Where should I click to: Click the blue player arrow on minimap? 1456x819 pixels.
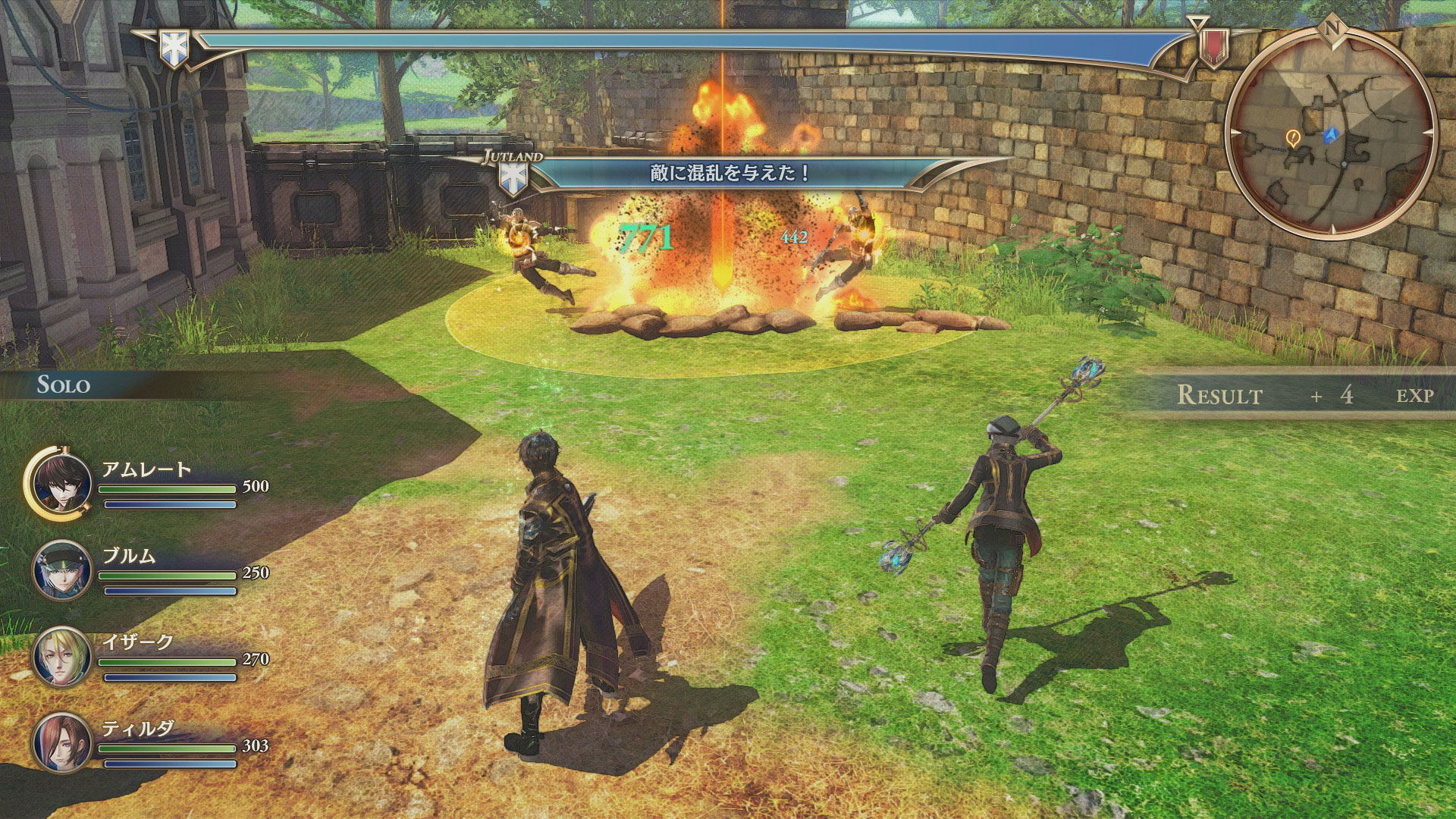point(1330,135)
